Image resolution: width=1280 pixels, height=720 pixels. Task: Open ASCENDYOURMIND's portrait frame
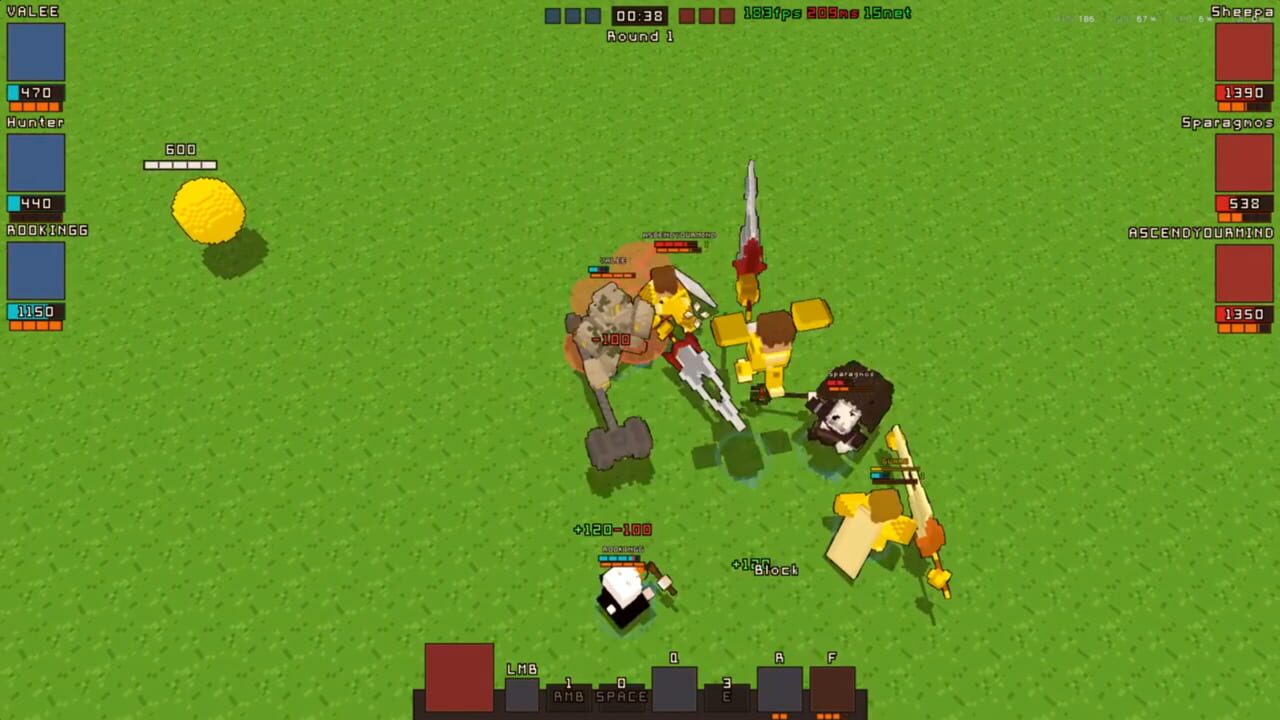tap(1243, 275)
